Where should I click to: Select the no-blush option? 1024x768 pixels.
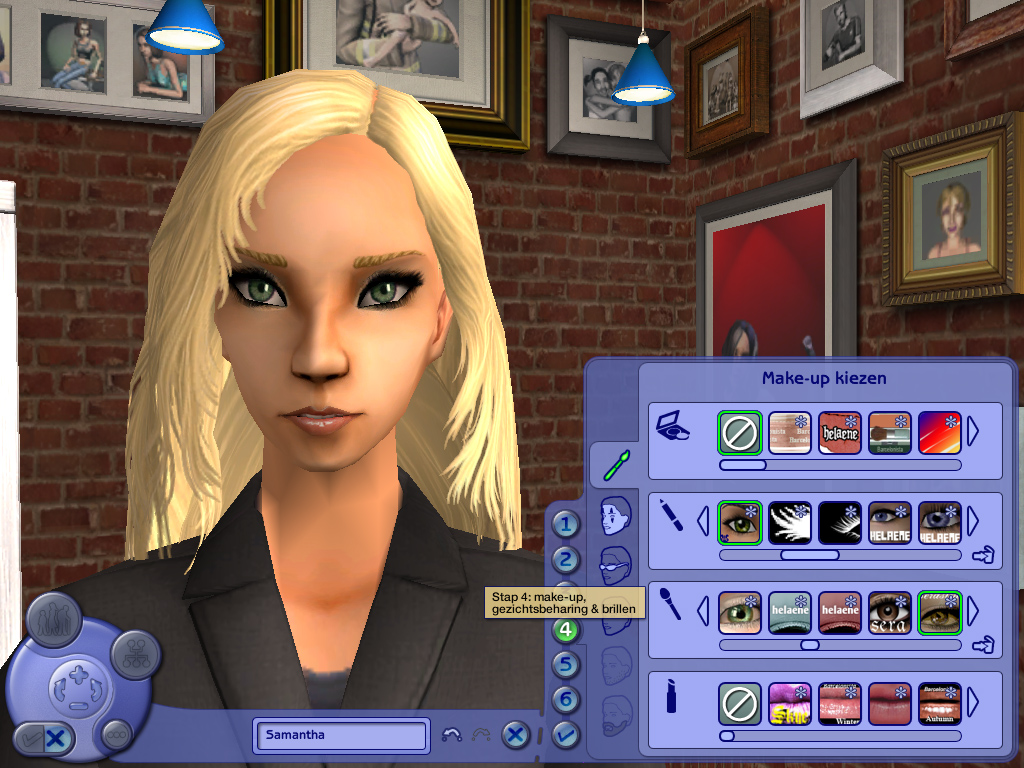[x=739, y=433]
